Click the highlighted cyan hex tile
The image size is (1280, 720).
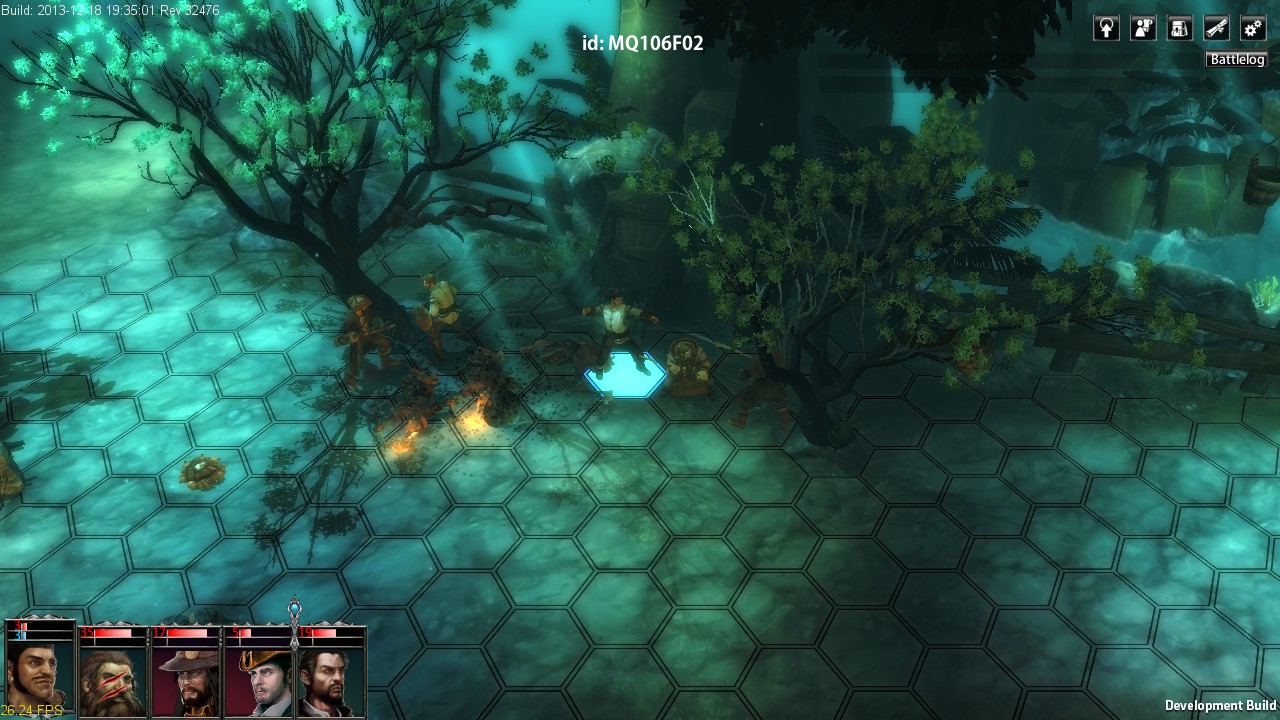625,375
